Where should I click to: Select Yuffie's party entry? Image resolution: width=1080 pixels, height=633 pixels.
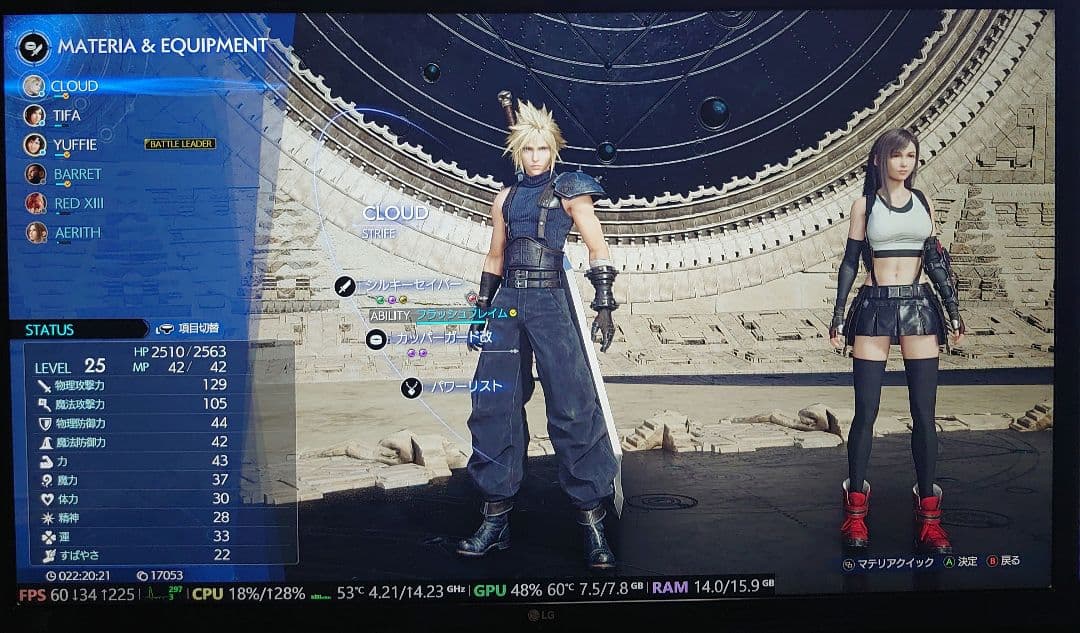click(73, 145)
